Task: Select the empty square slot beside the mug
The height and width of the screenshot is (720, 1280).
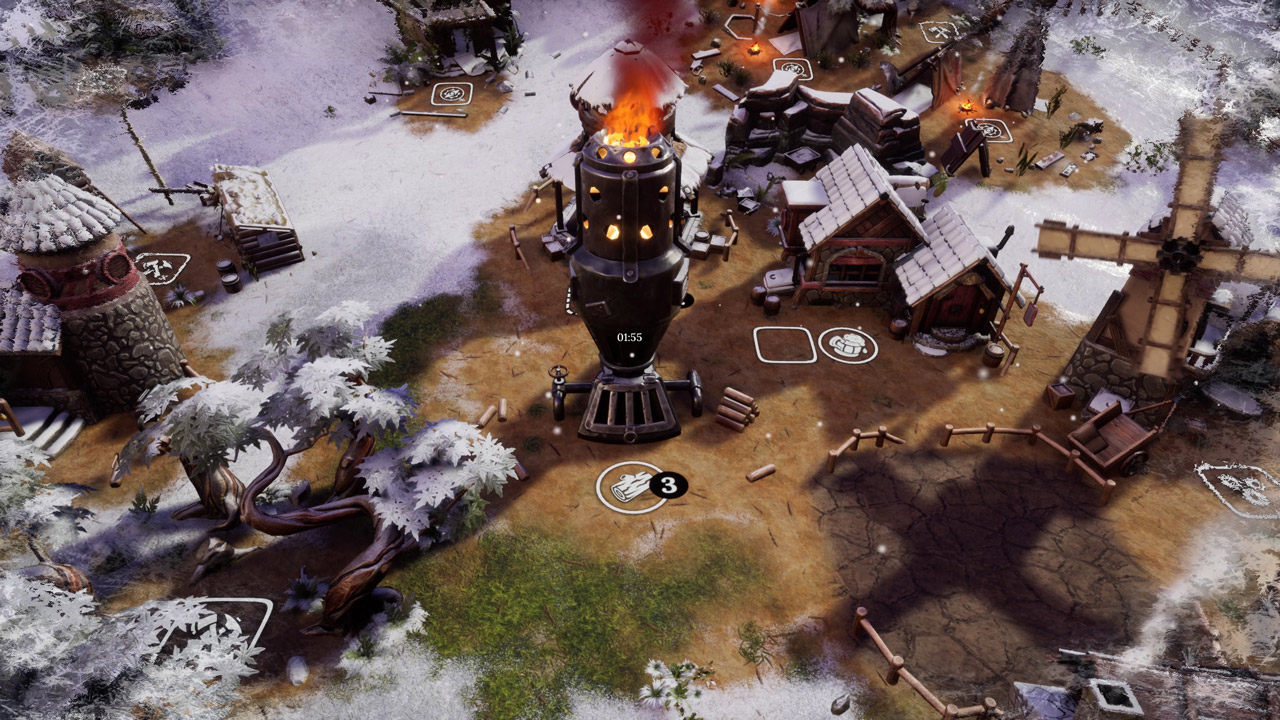Action: pyautogui.click(x=785, y=345)
